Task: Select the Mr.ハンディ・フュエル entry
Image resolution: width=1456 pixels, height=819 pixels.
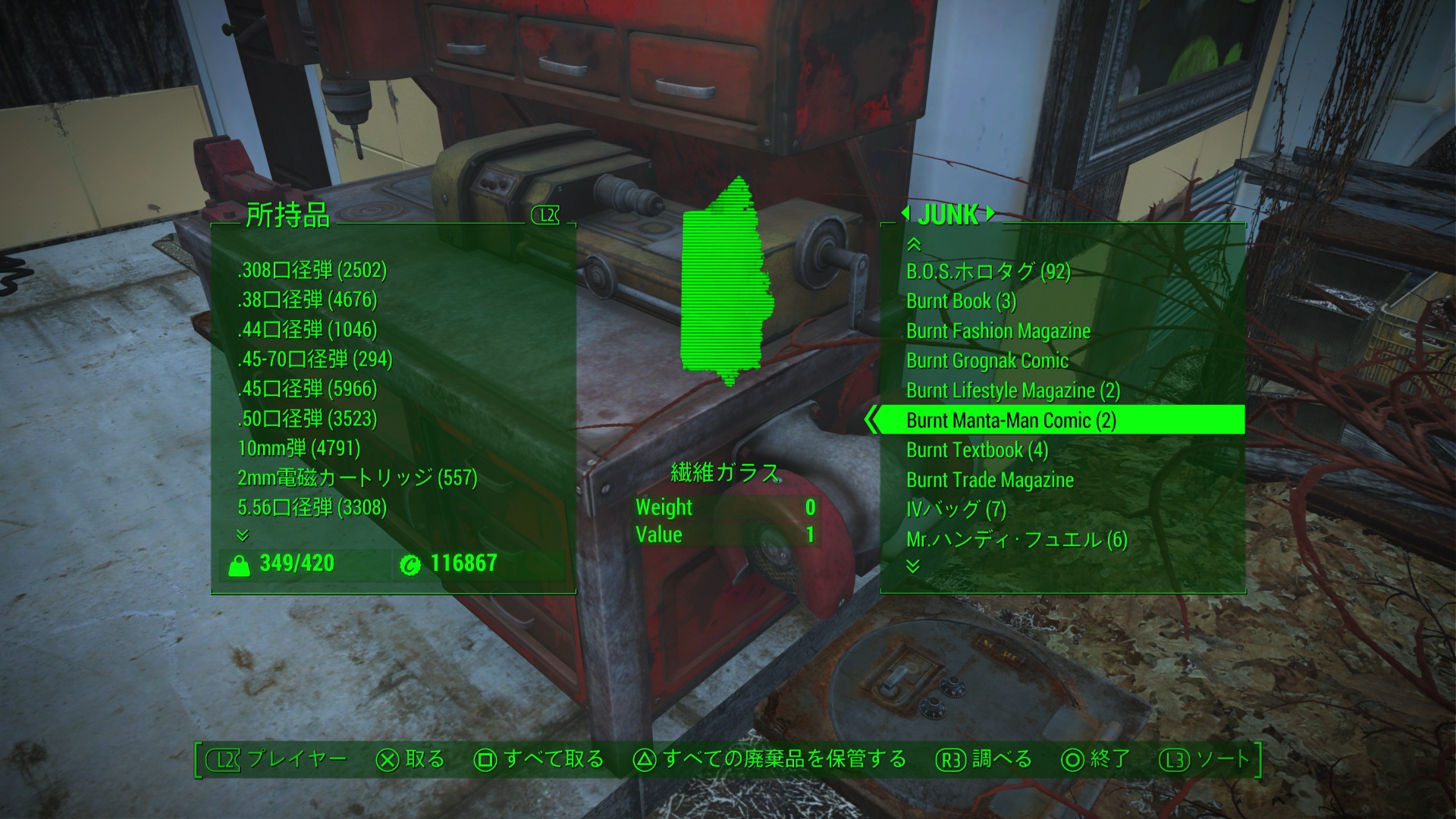Action: point(1016,539)
